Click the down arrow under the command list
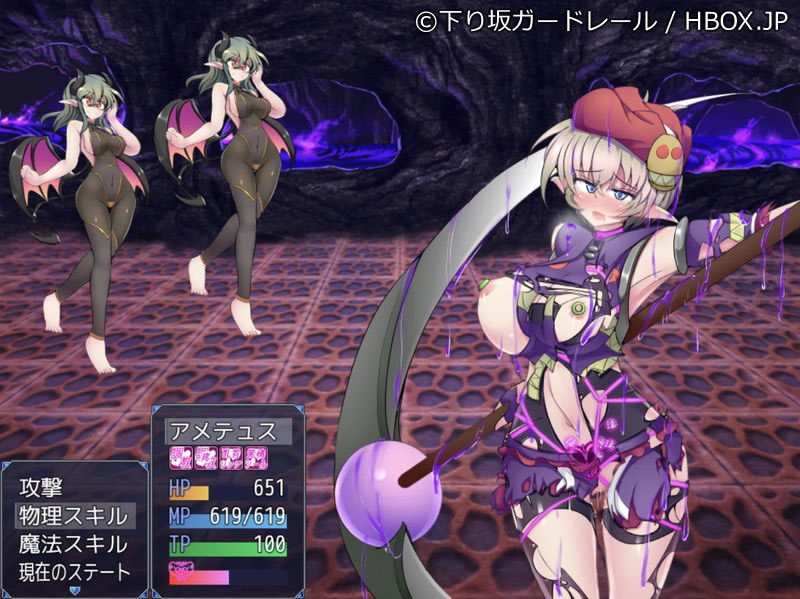The width and height of the screenshot is (800, 599). coord(74,590)
